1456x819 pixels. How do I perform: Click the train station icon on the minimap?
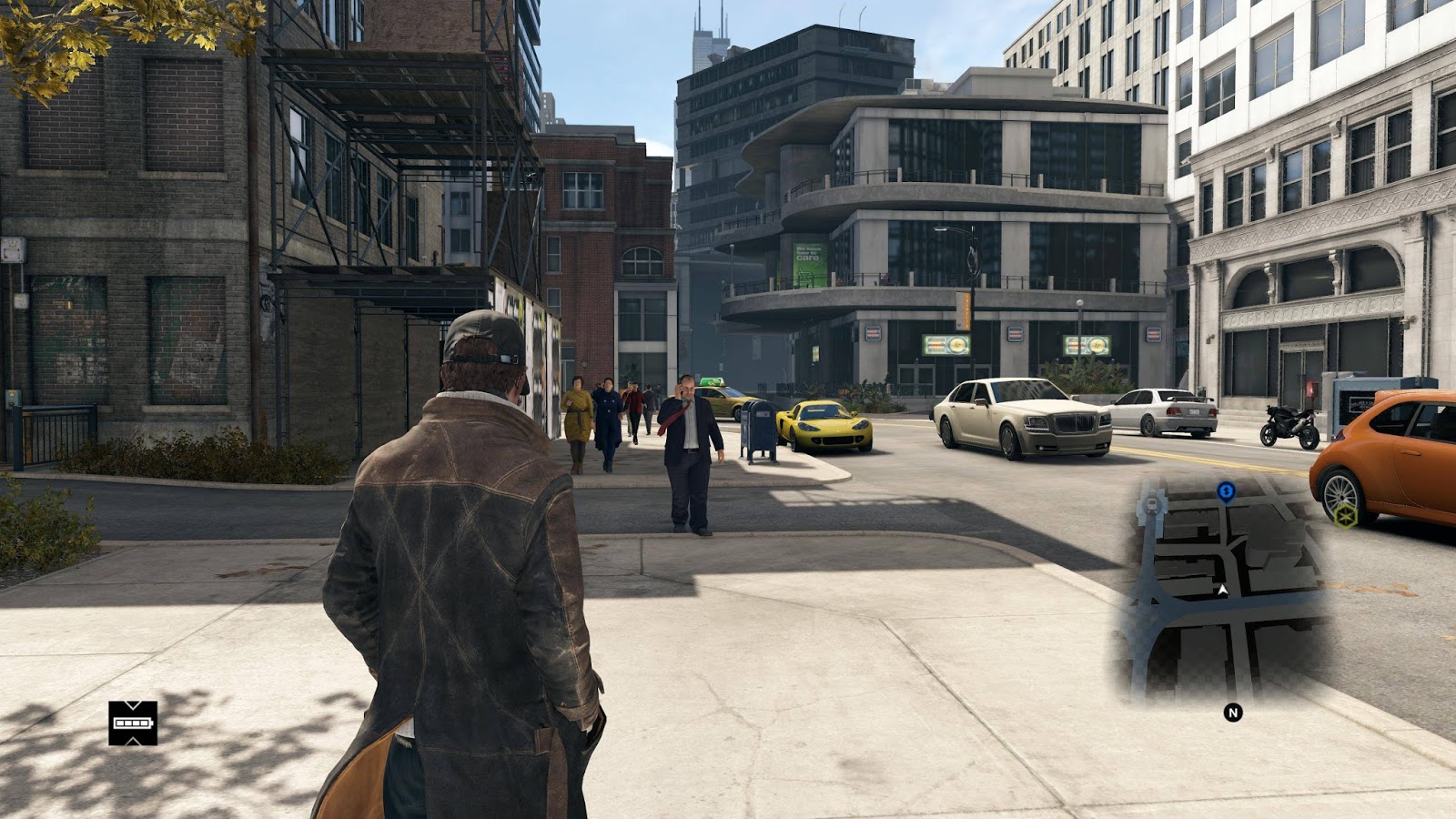[x=1152, y=504]
